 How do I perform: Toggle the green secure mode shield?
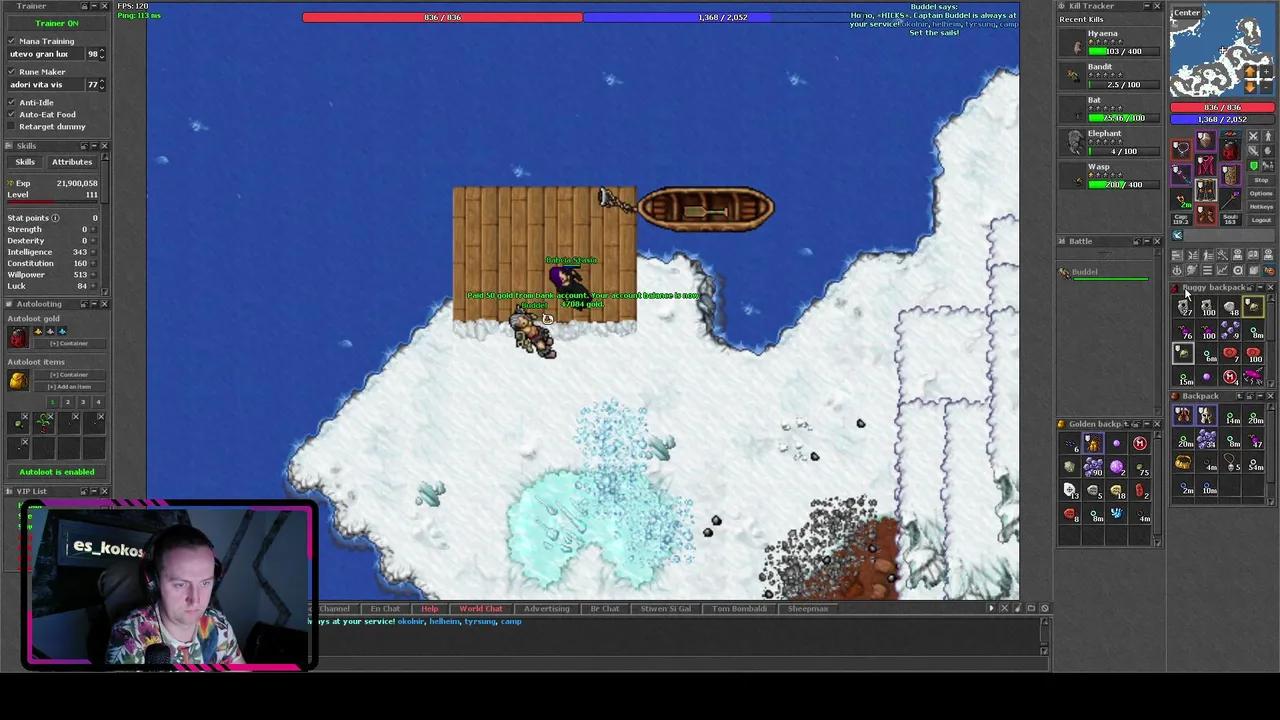click(1253, 166)
